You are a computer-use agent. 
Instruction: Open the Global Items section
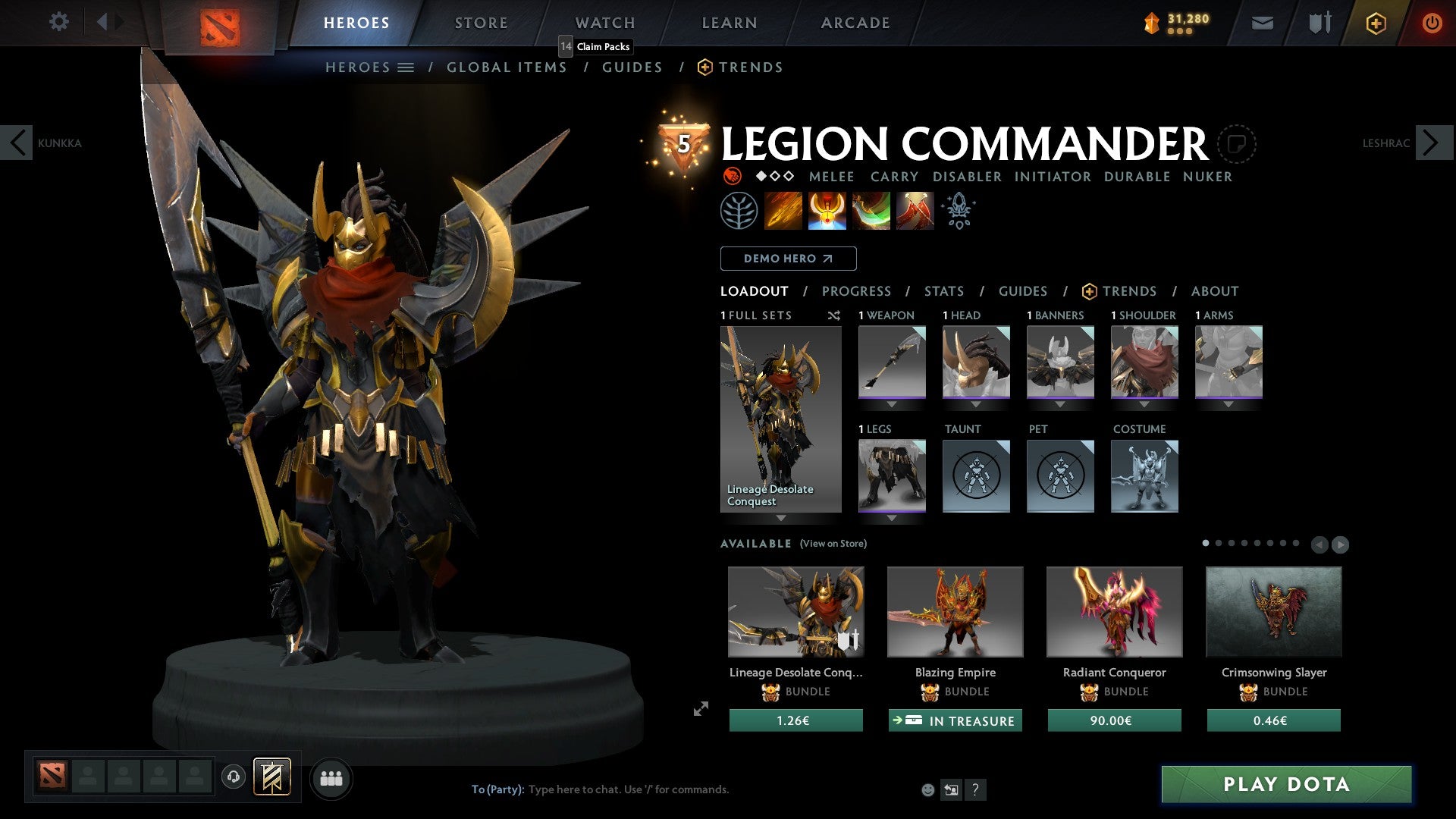click(x=507, y=67)
